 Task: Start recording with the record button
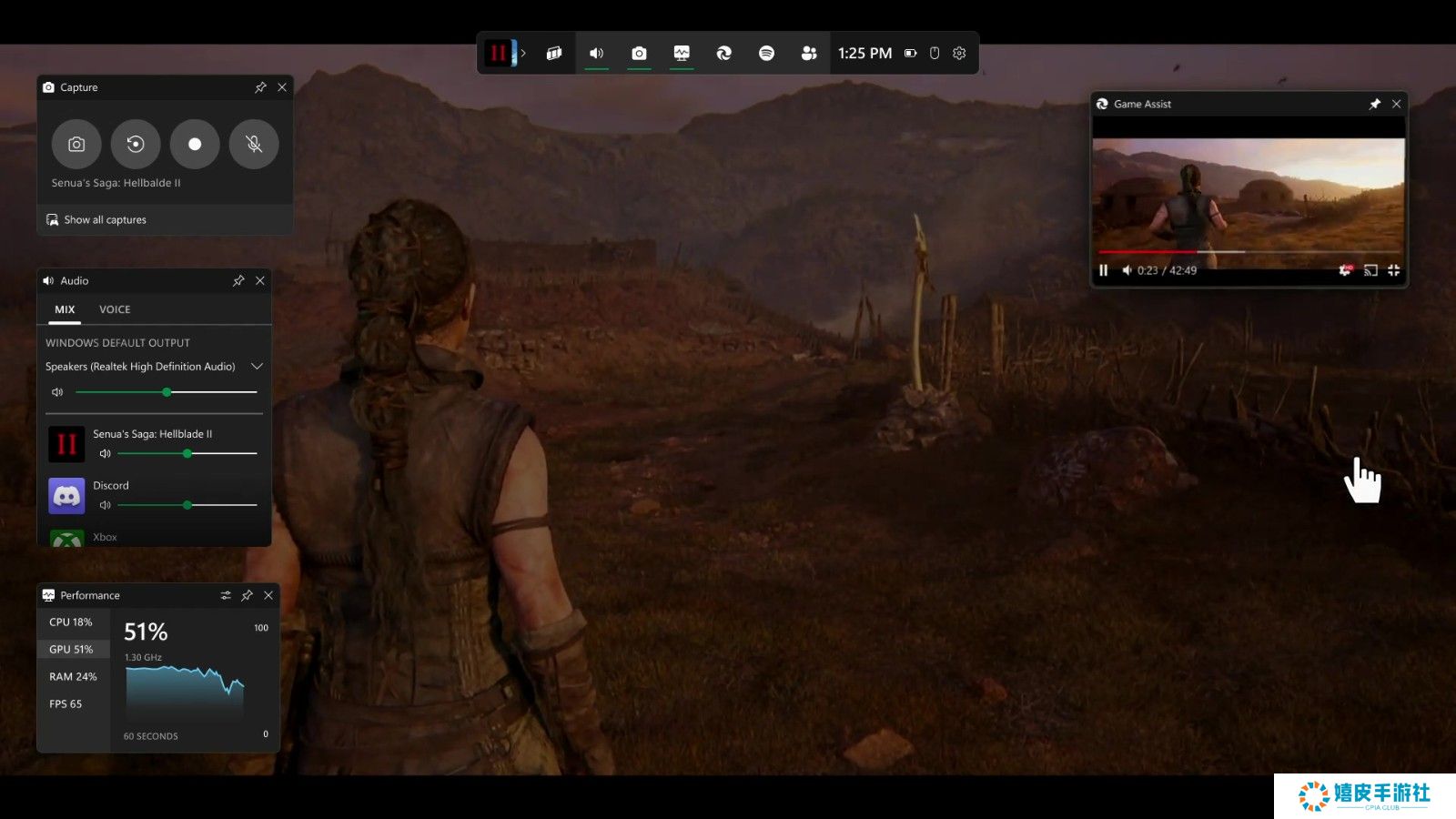(195, 144)
